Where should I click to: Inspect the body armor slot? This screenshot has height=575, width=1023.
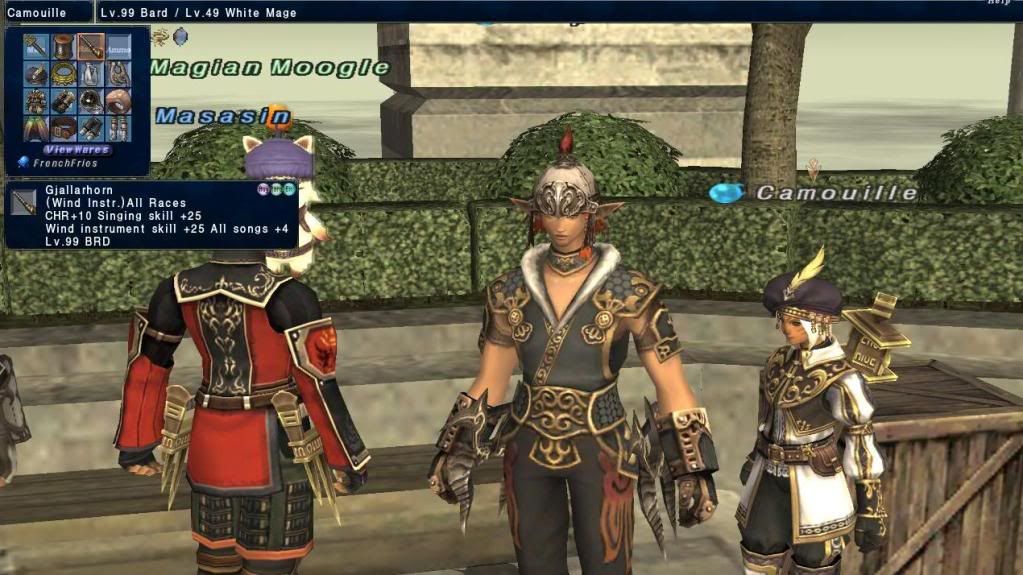(x=36, y=101)
